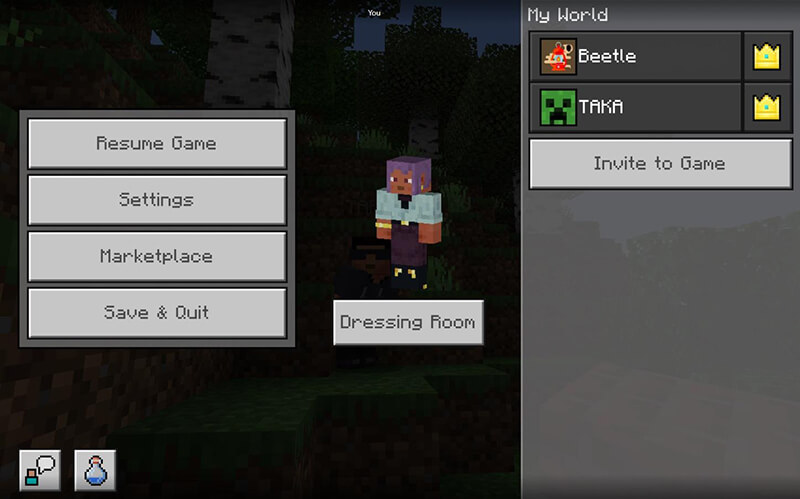Open the Settings menu
800x499 pixels.
tap(157, 200)
